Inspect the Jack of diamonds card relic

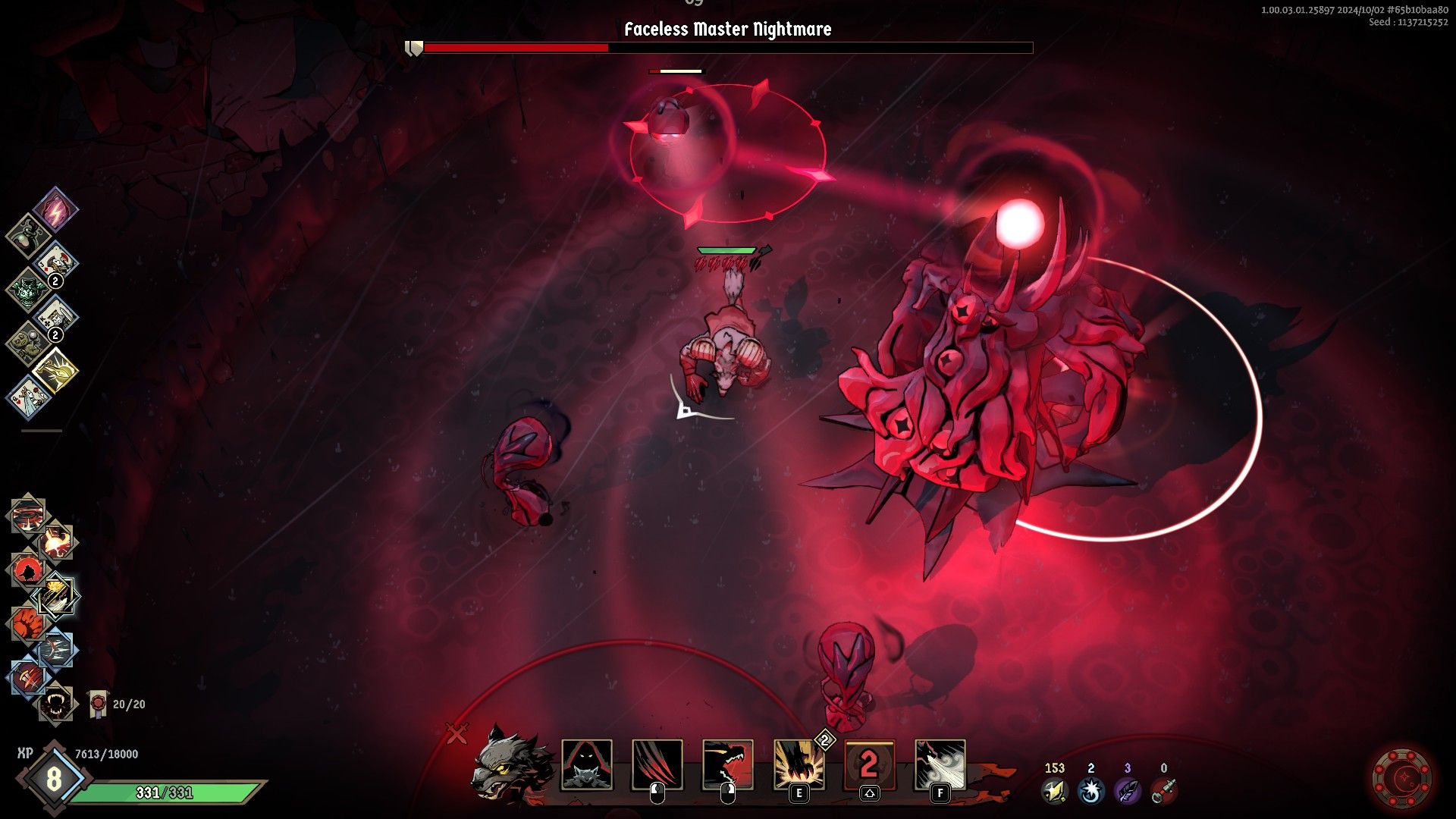pyautogui.click(x=56, y=262)
